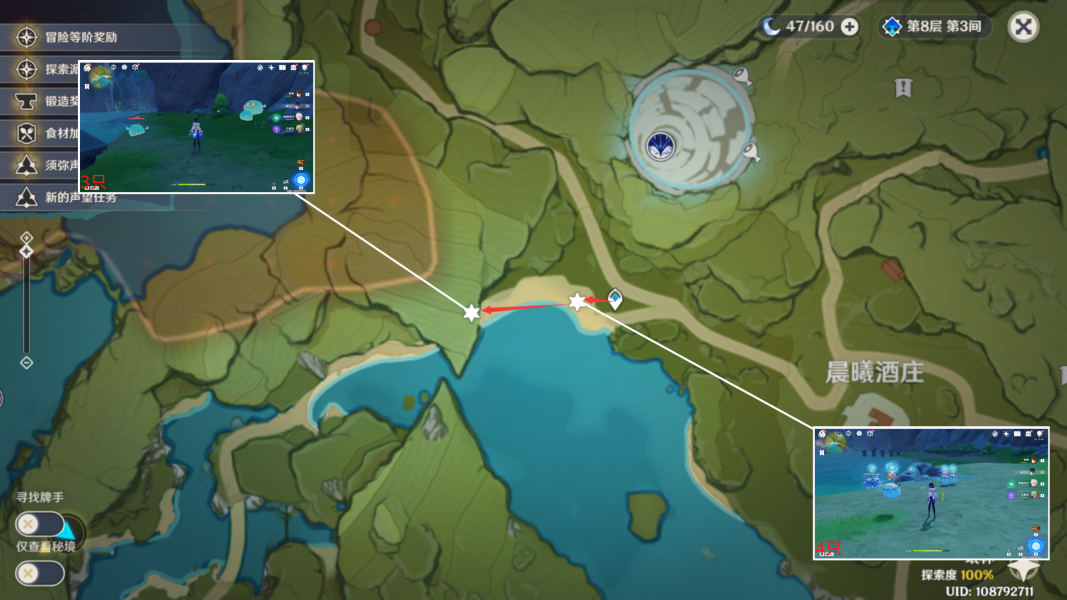Open the Spiral Abyss floor 8 chamber 3 tracker
The width and height of the screenshot is (1067, 600).
[x=935, y=27]
